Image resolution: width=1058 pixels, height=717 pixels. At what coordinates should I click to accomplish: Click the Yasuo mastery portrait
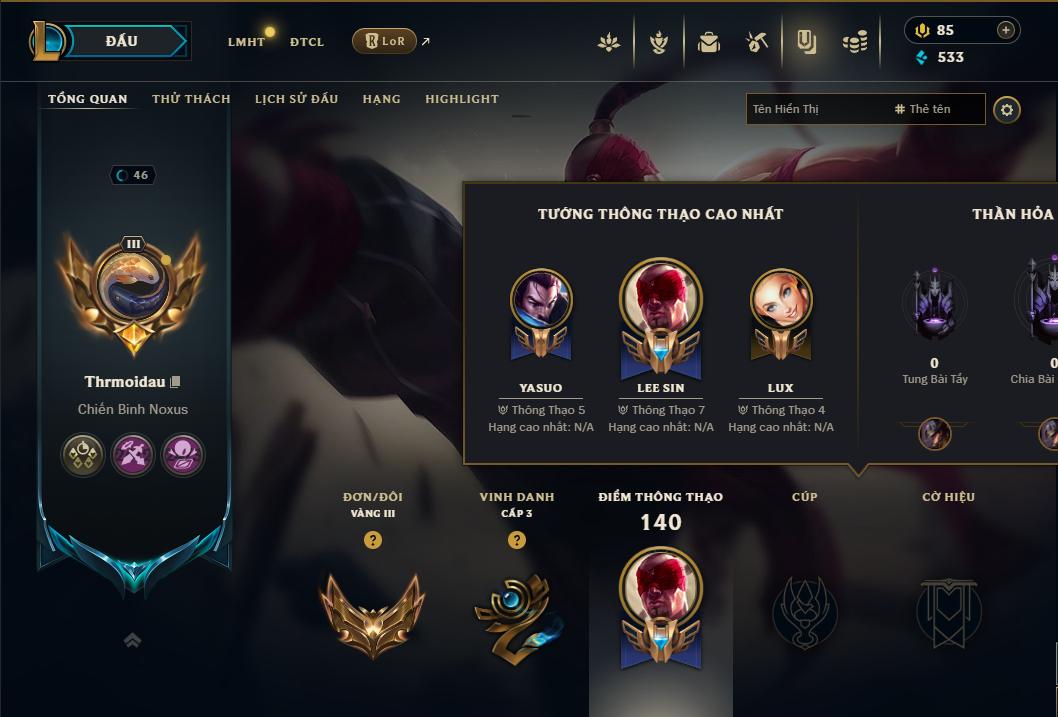click(541, 301)
